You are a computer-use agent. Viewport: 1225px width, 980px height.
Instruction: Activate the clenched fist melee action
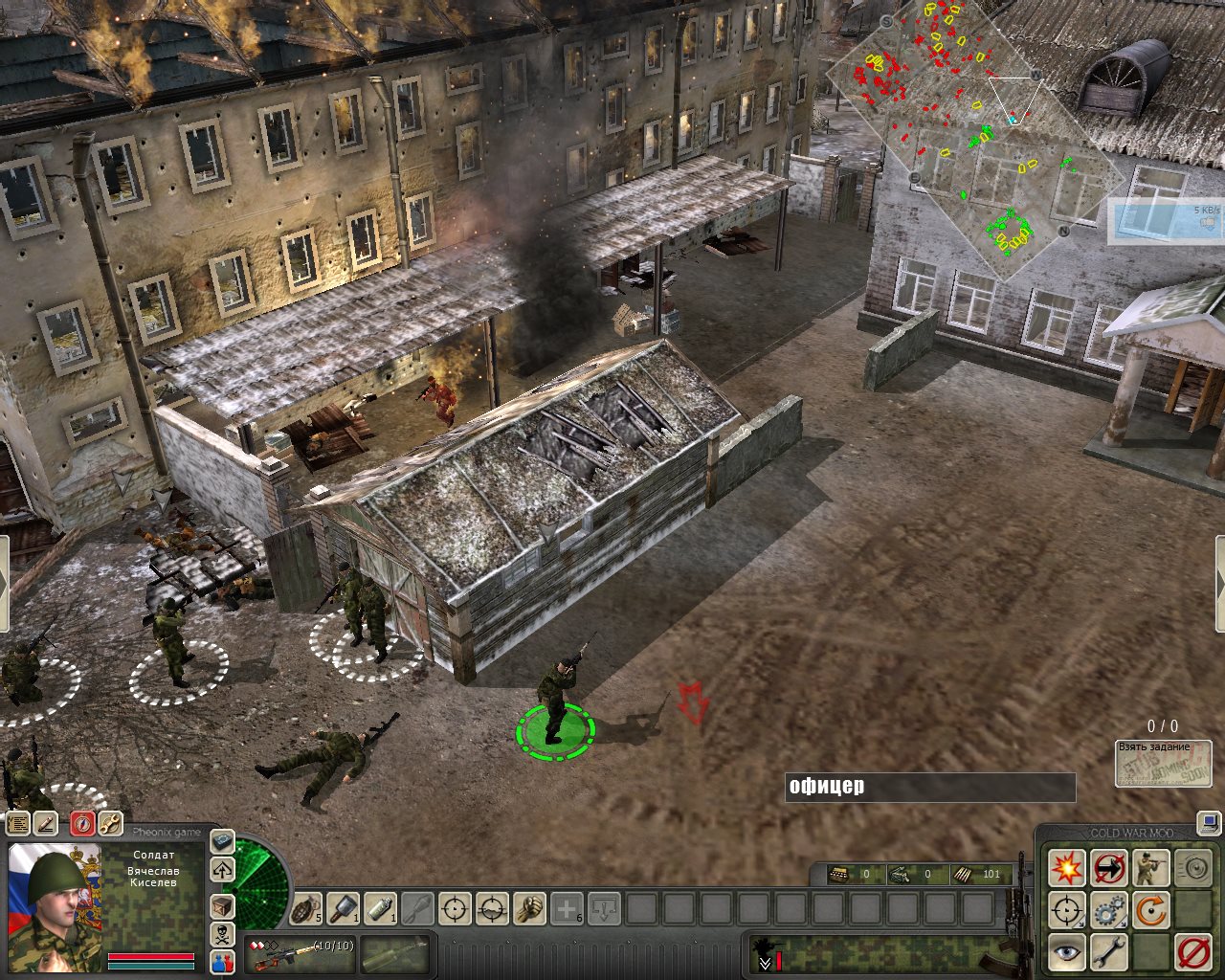point(529,907)
